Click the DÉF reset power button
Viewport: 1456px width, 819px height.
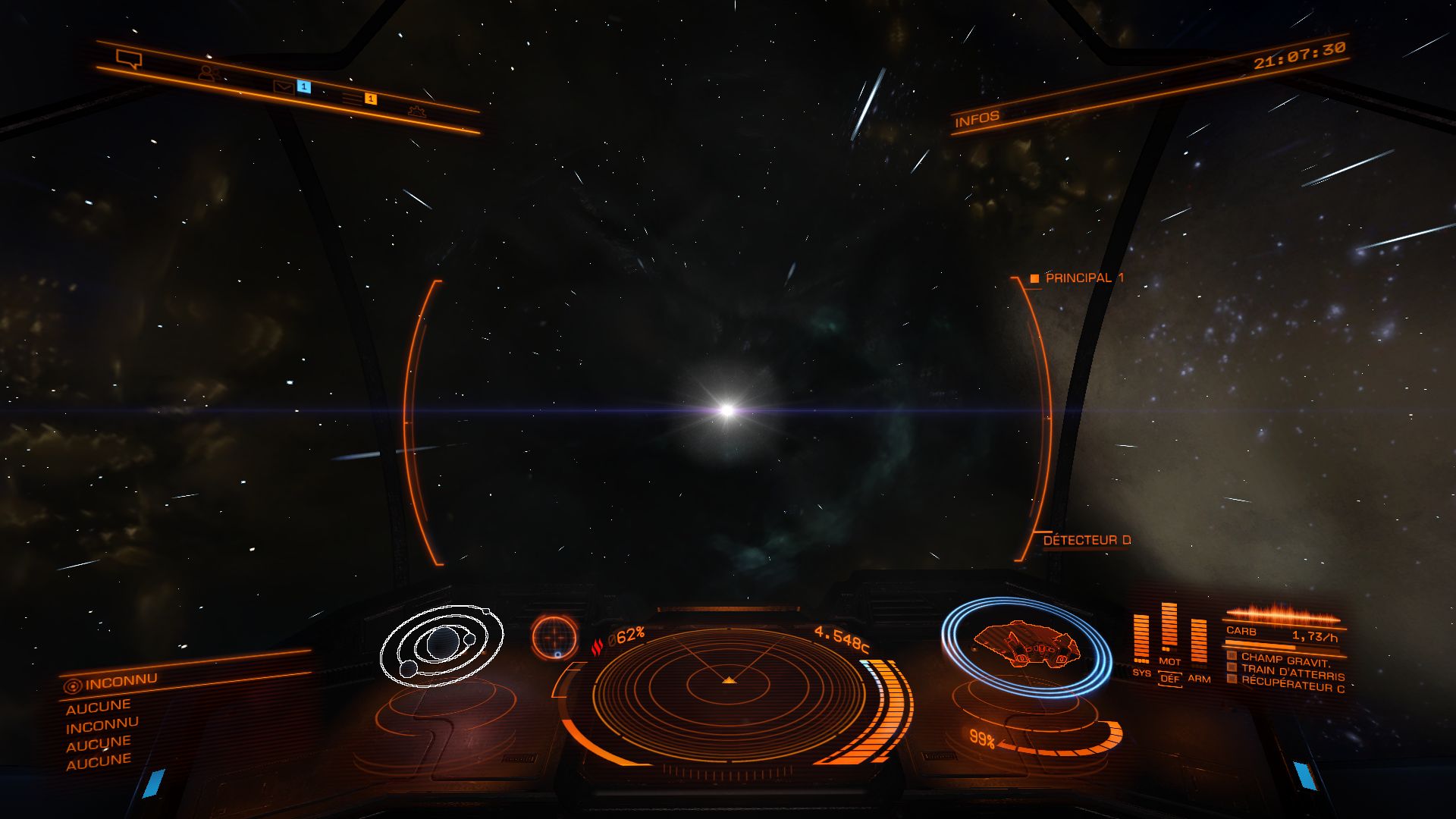point(1170,679)
